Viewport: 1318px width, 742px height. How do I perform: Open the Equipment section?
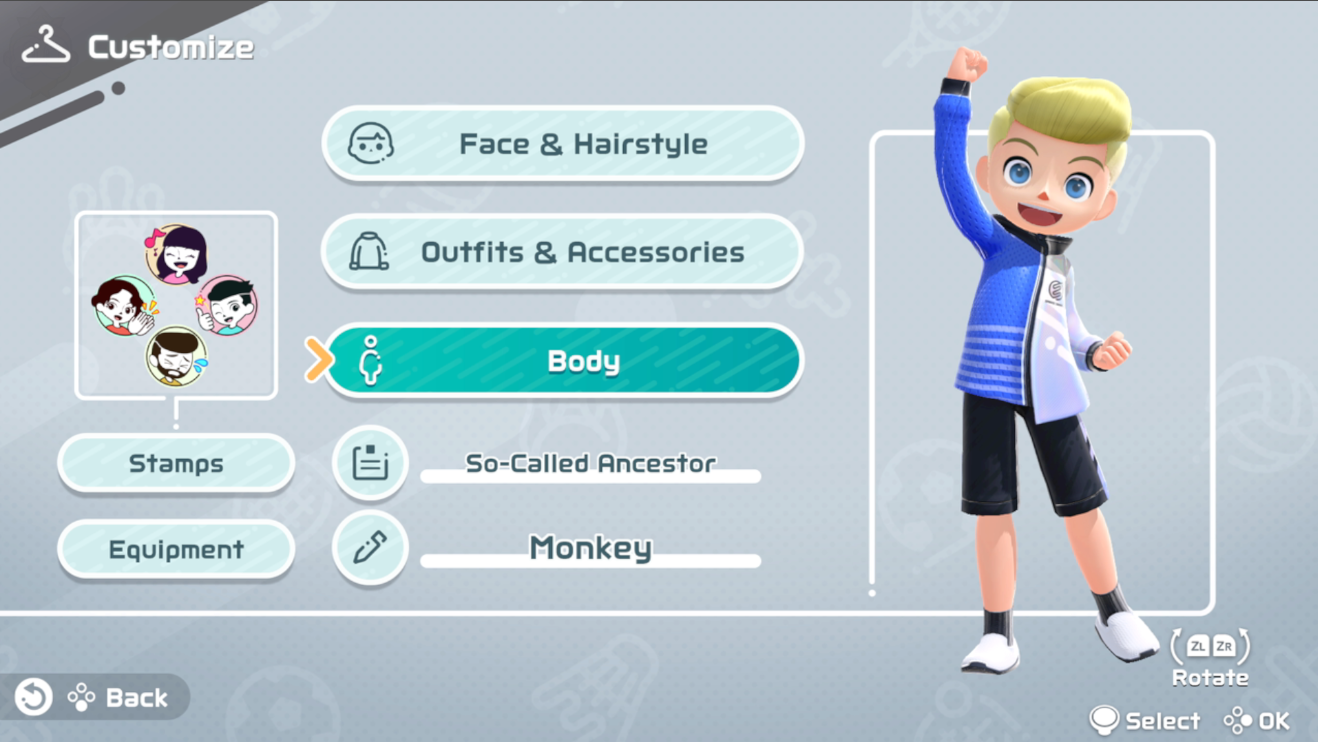click(176, 549)
